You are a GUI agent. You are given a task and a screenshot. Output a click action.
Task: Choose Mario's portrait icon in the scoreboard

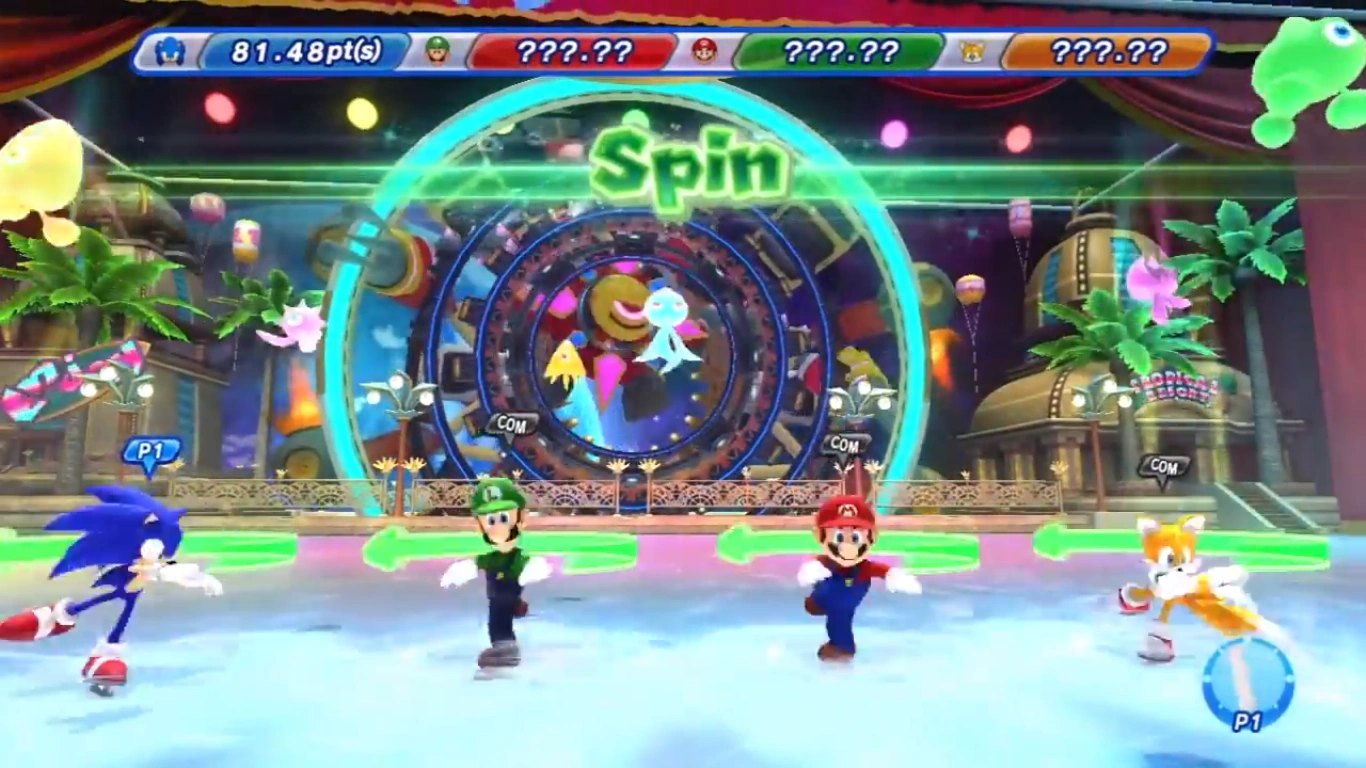coord(705,51)
